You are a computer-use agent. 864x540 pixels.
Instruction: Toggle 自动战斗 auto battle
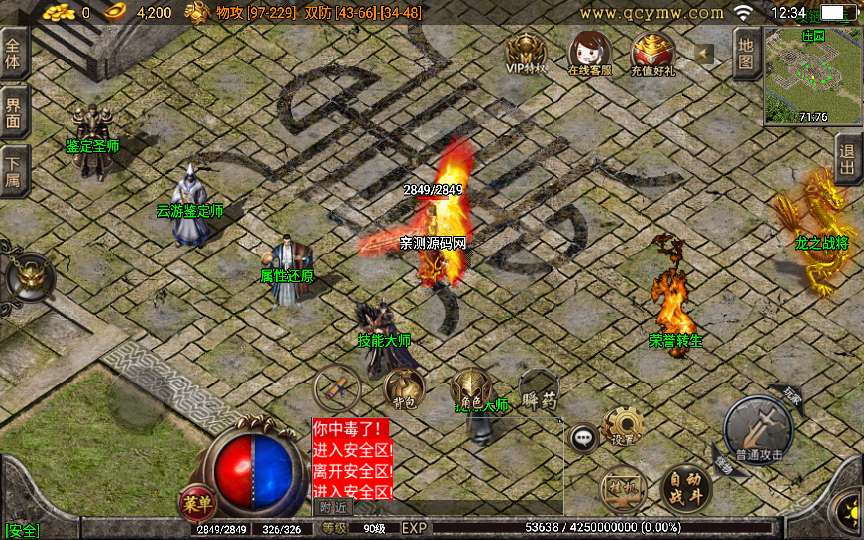pos(686,489)
